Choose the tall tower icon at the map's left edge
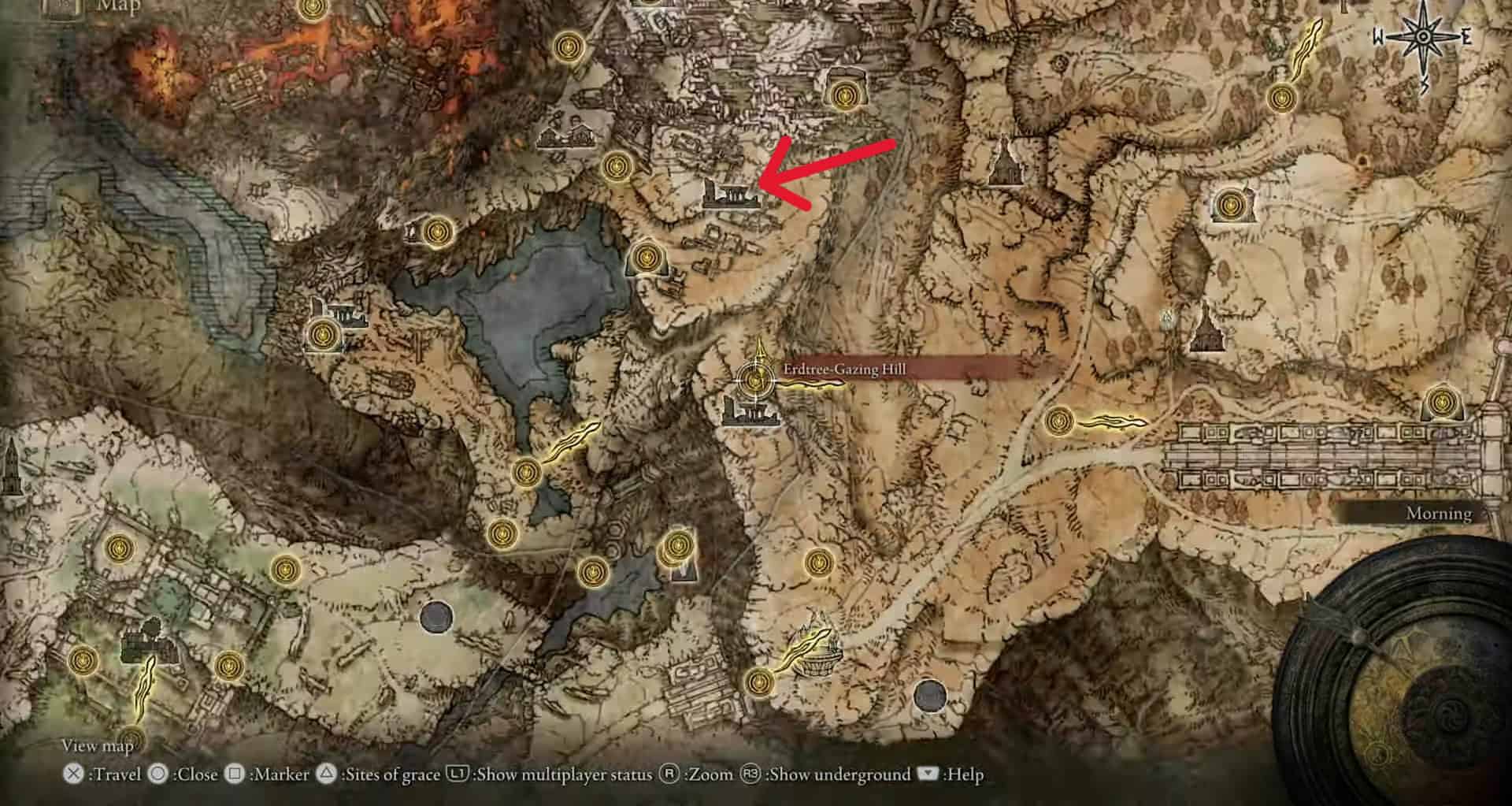 tap(11, 463)
